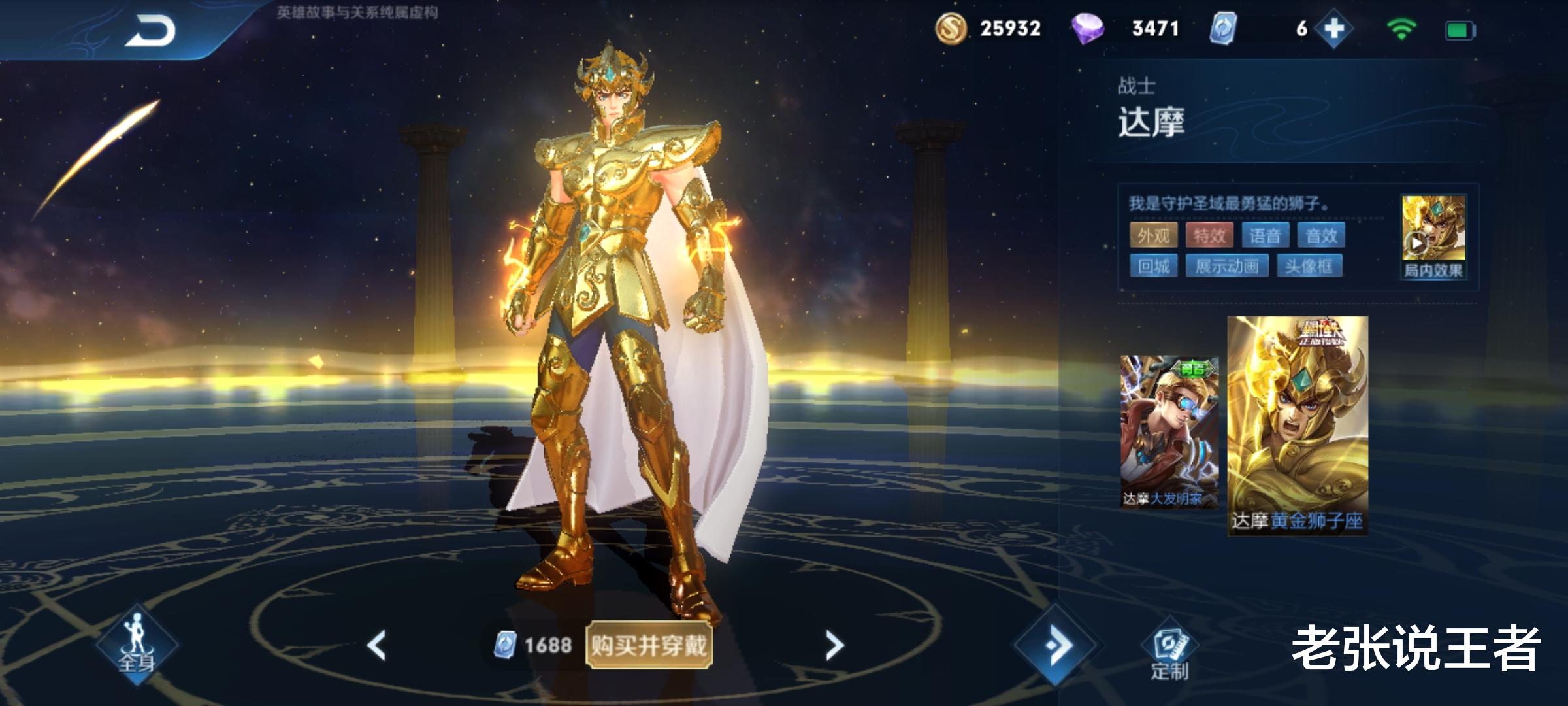Select the 特效 effects tag

pyautogui.click(x=1209, y=235)
